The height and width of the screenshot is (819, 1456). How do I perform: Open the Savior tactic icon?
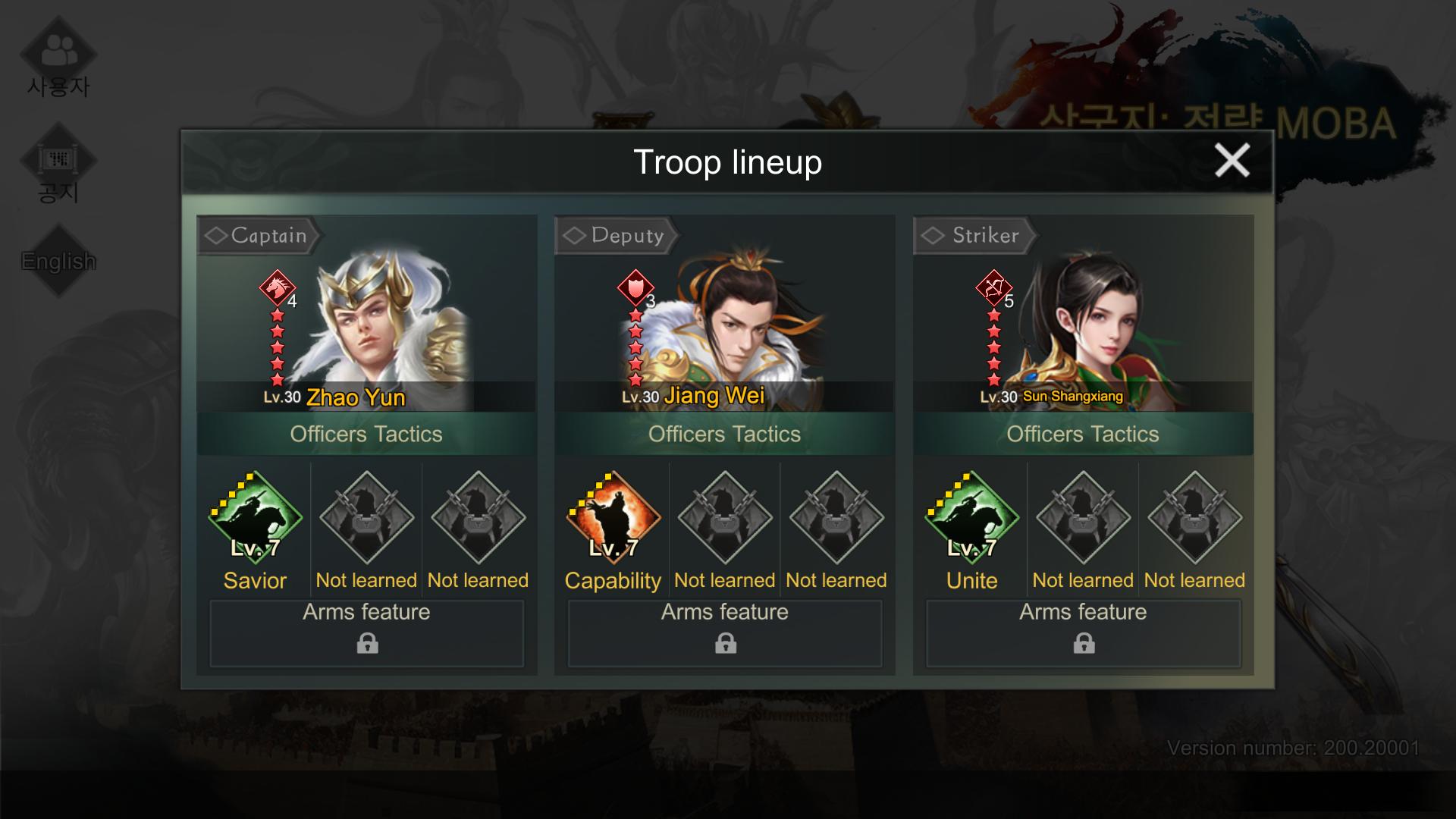256,518
